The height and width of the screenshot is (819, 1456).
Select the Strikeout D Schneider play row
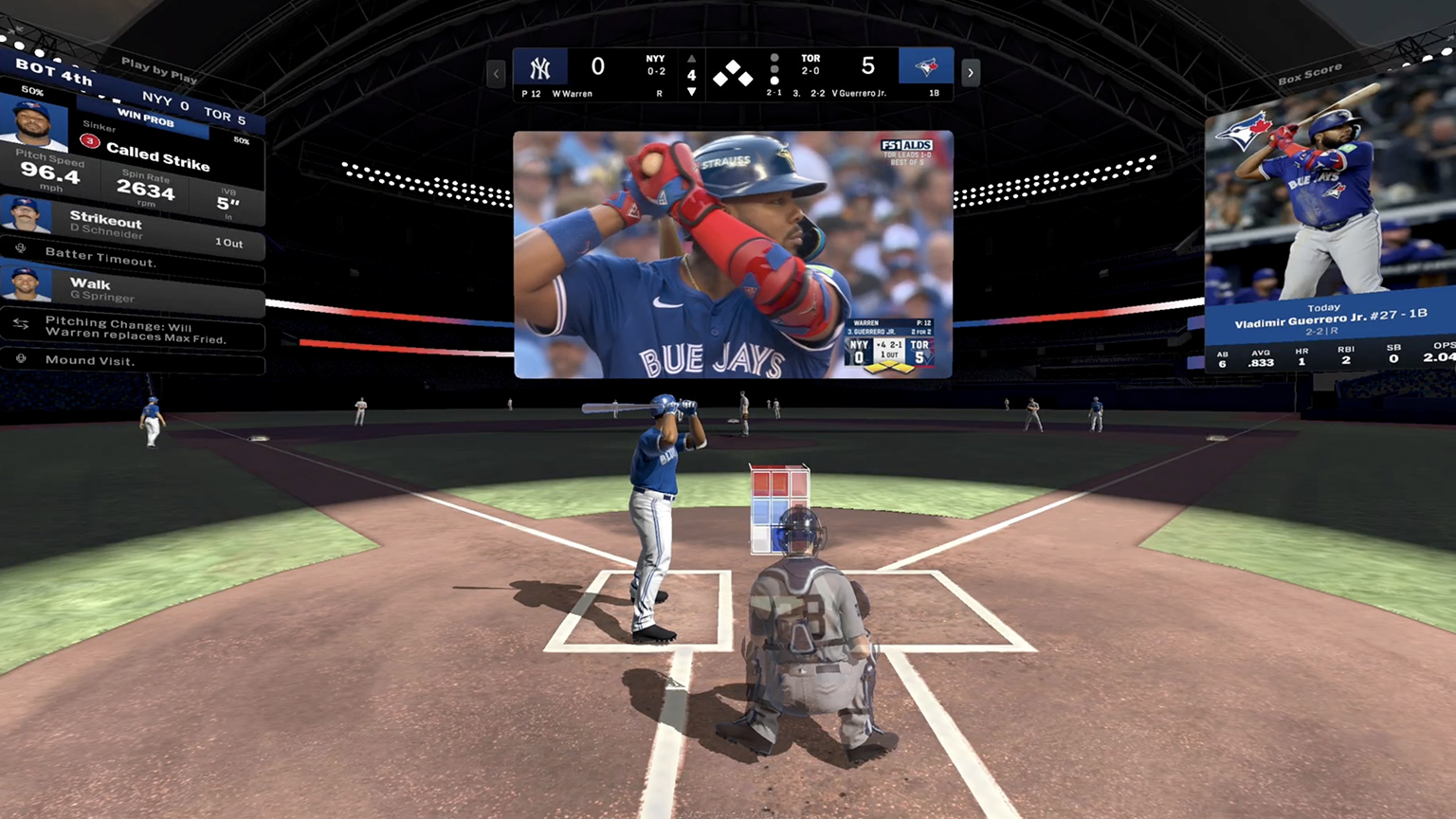pyautogui.click(x=133, y=226)
